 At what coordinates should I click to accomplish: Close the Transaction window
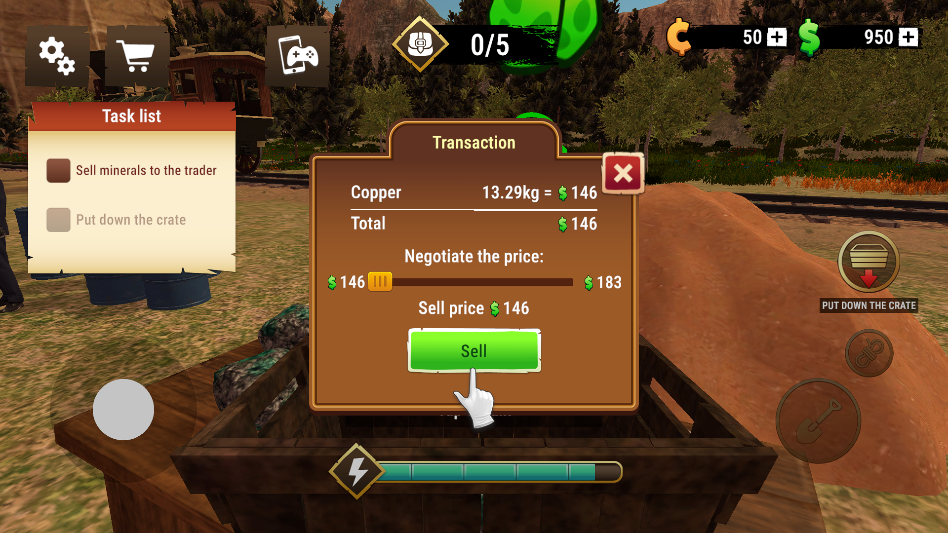(623, 174)
